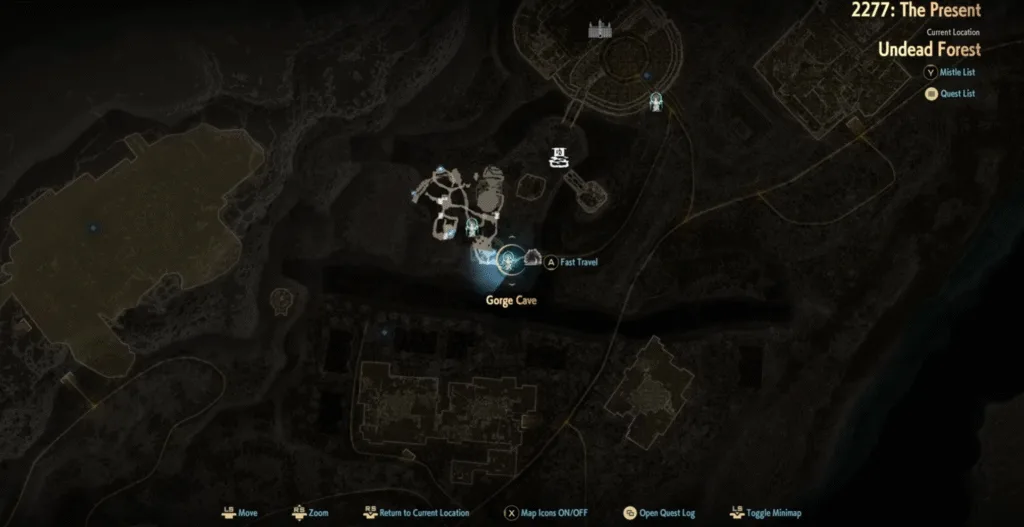Image resolution: width=1024 pixels, height=527 pixels.
Task: Select the white castle building icon
Action: pyautogui.click(x=600, y=30)
